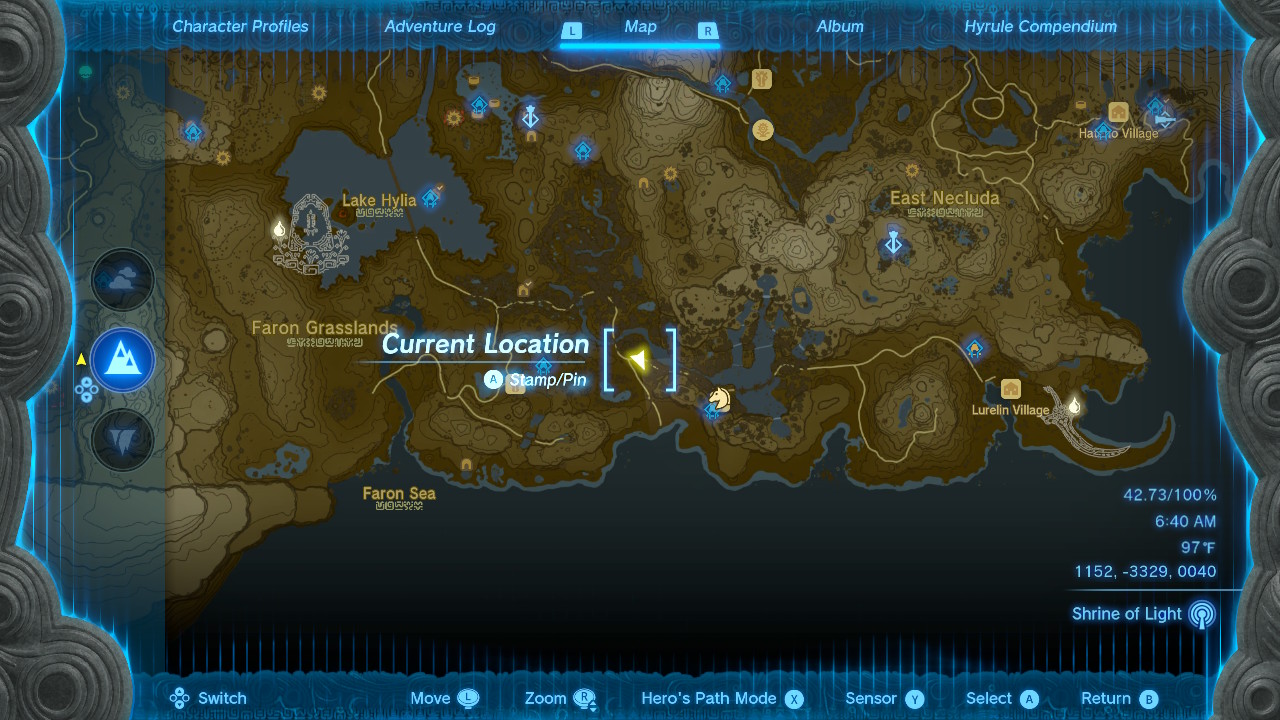
Task: Toggle the shrine Sensor
Action: (x=883, y=698)
